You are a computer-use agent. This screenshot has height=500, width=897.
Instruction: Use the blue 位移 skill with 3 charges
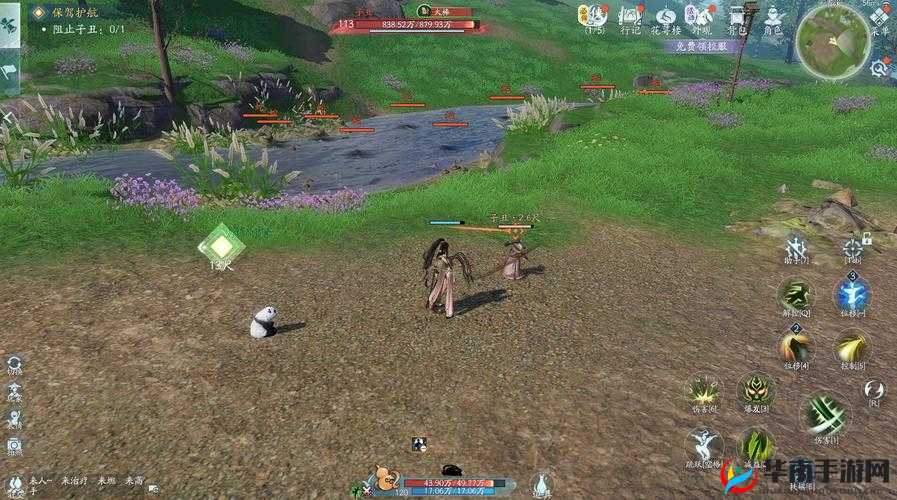coord(852,295)
